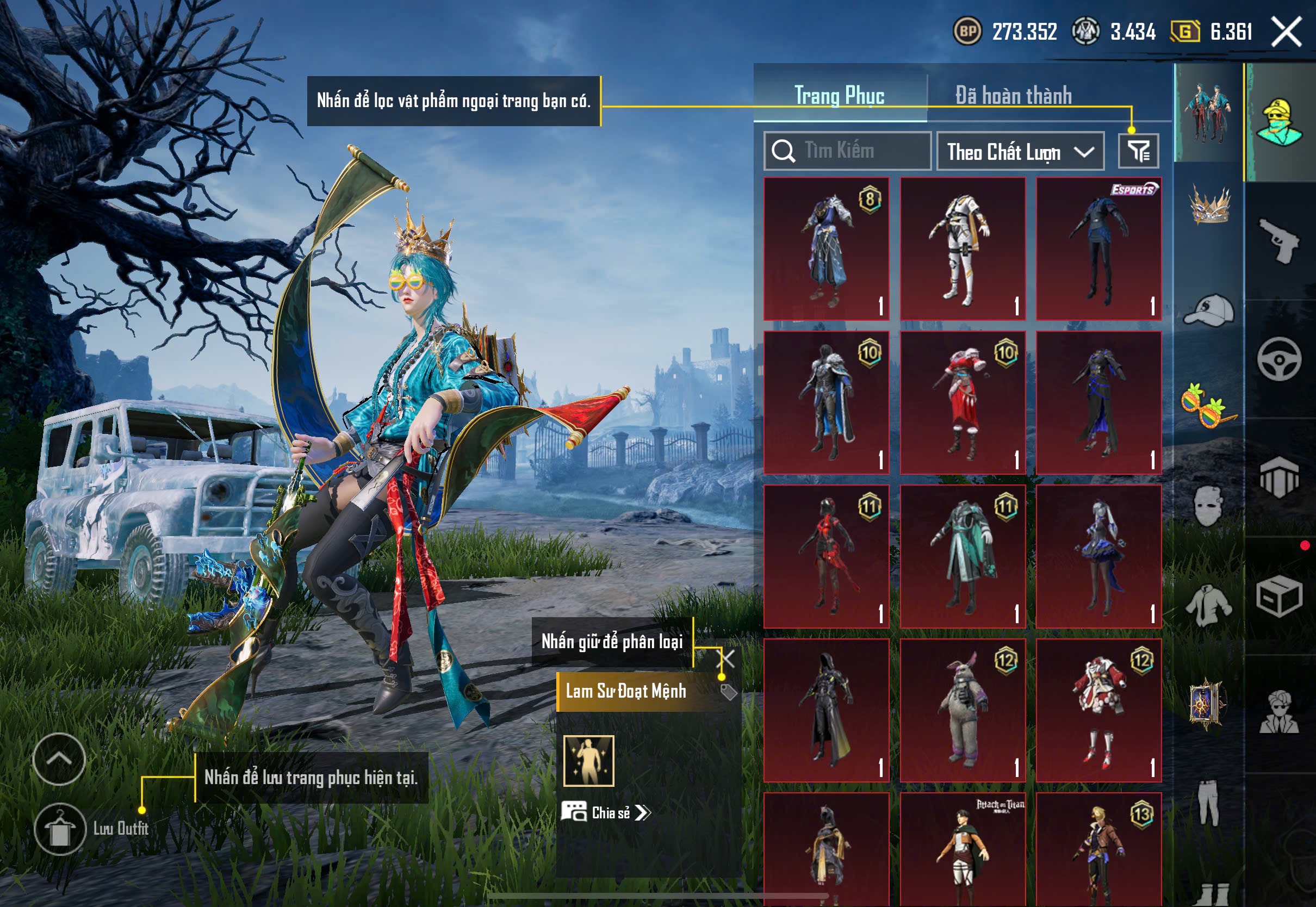Viewport: 1316px width, 907px height.
Task: Click the Tìm Kiếm search field
Action: (x=847, y=151)
